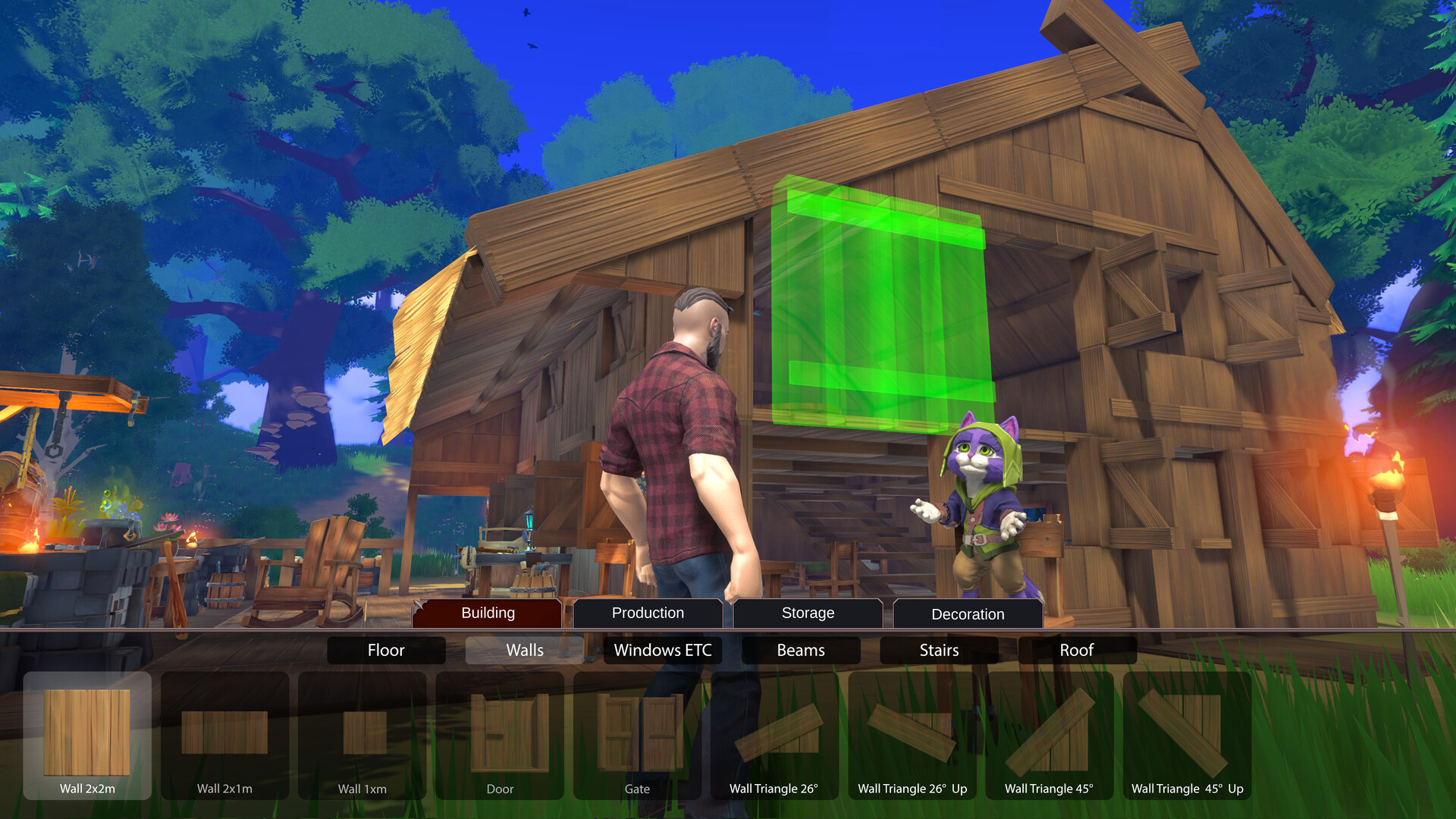Select the Building tab

486,613
